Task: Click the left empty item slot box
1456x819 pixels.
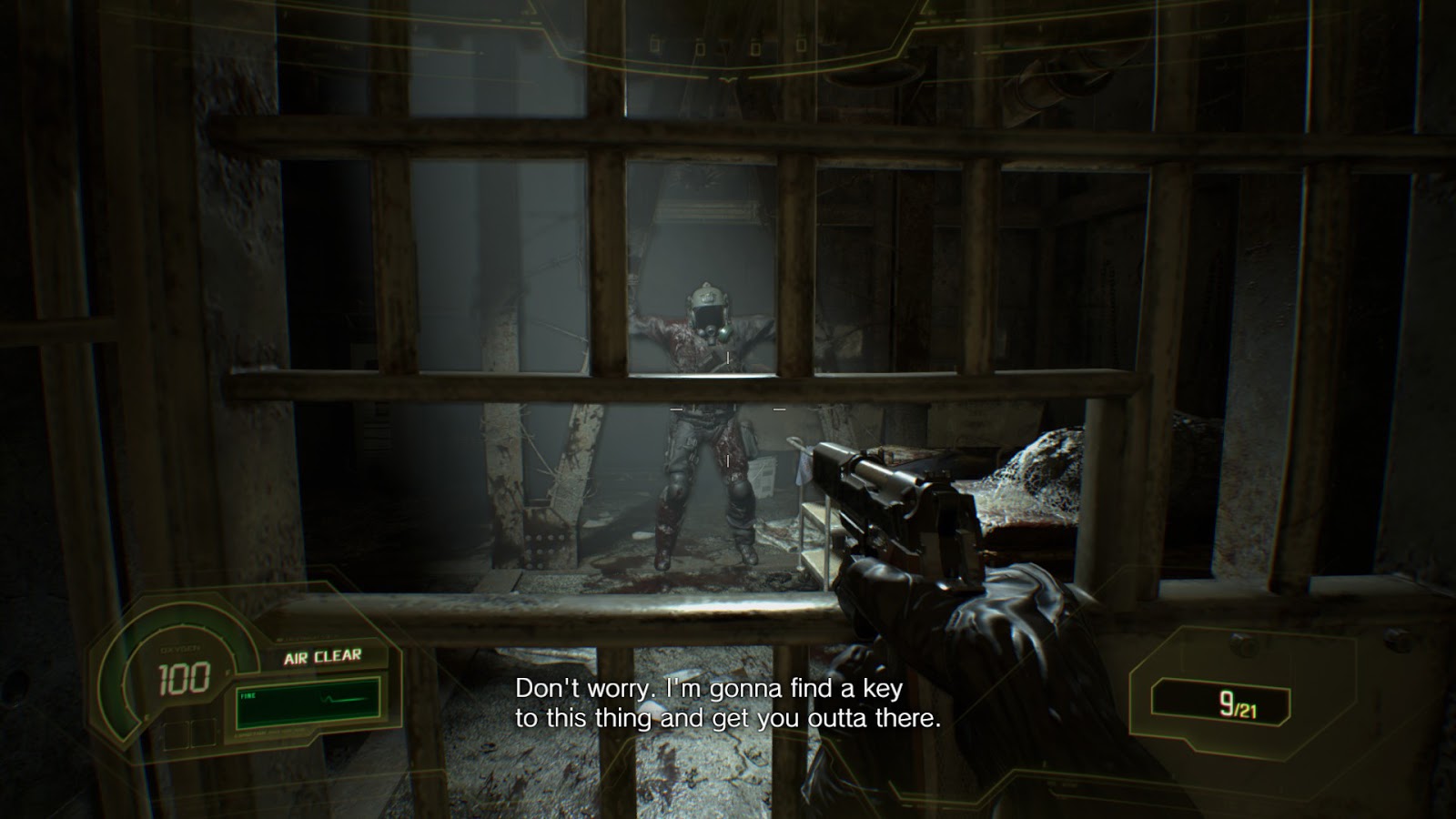Action: (175, 734)
